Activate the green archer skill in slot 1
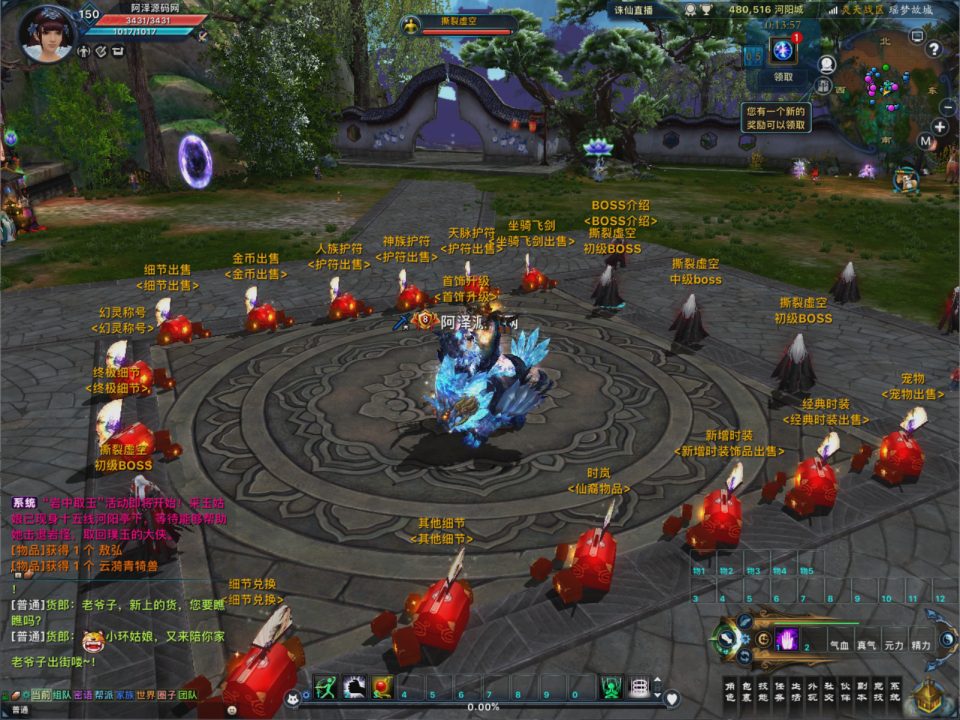Screen dimensions: 960x720 (x=326, y=687)
